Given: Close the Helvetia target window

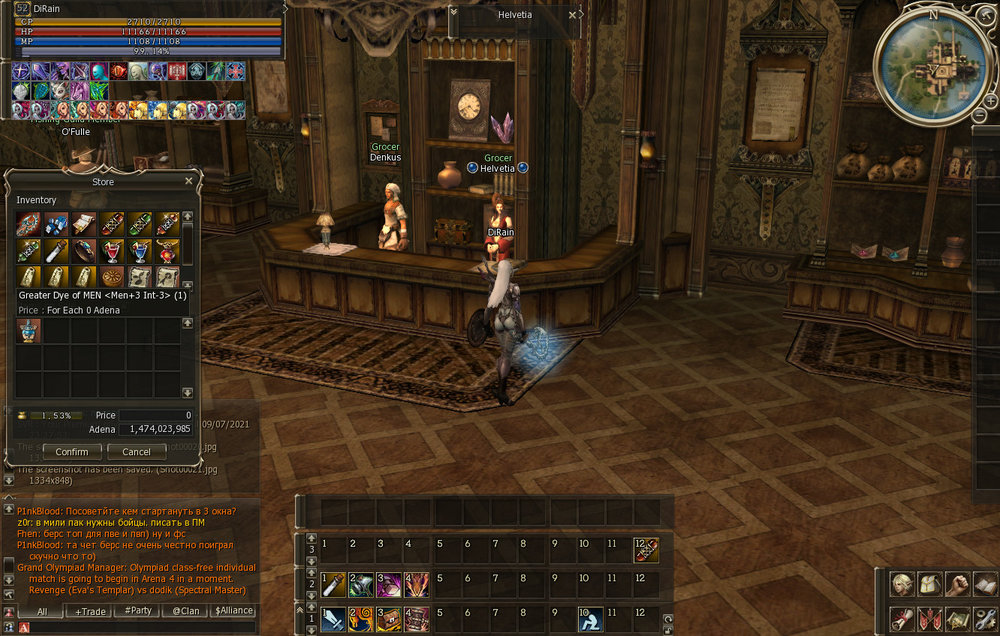Looking at the screenshot, I should [x=573, y=15].
